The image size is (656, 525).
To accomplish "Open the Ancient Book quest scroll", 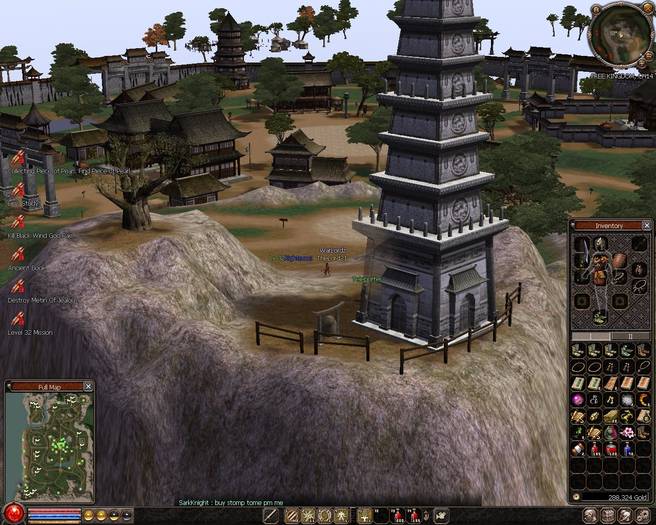I will pos(17,254).
